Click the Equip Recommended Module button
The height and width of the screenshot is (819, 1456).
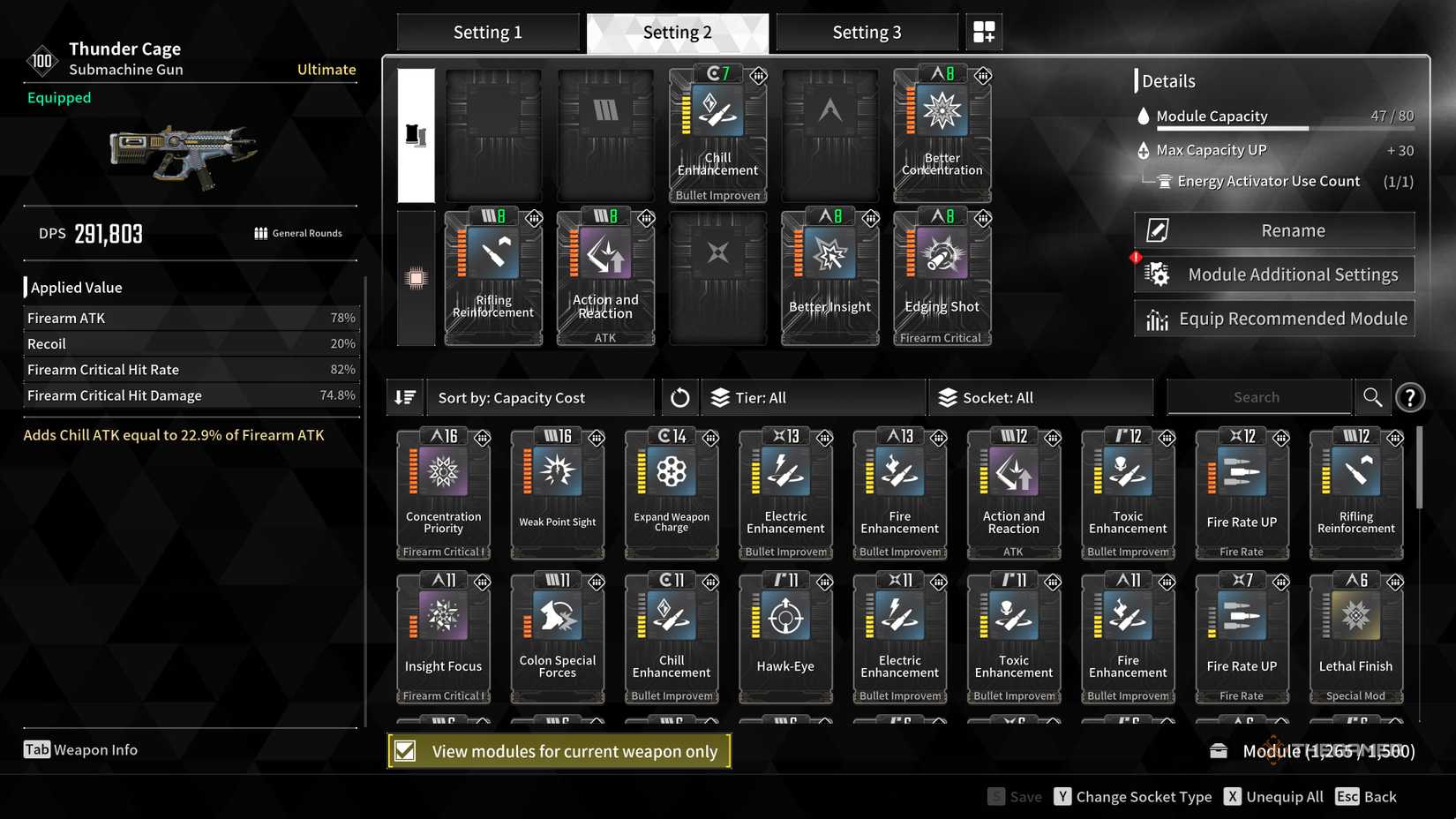(1273, 318)
